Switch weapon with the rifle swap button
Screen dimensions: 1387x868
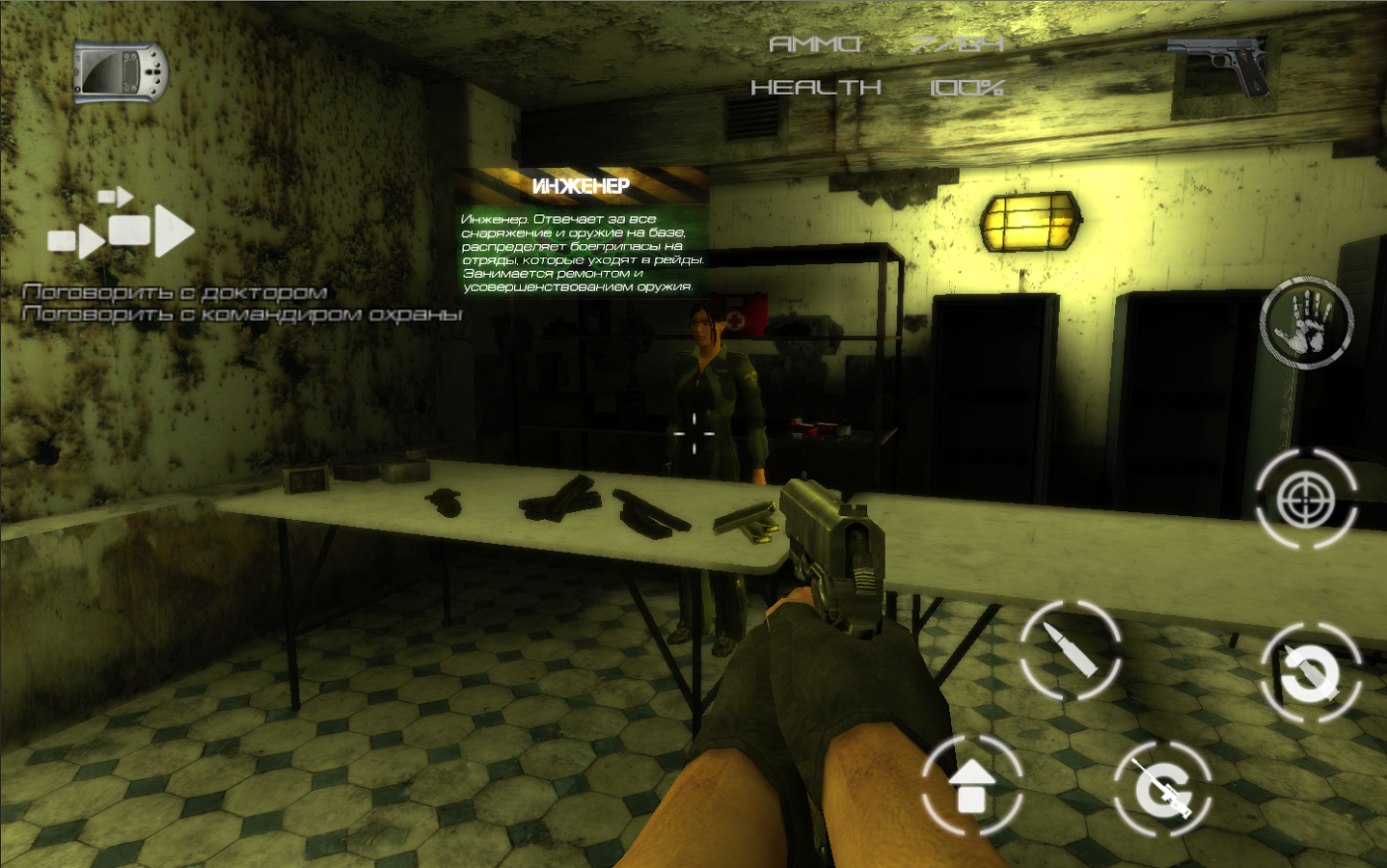pyautogui.click(x=1162, y=790)
